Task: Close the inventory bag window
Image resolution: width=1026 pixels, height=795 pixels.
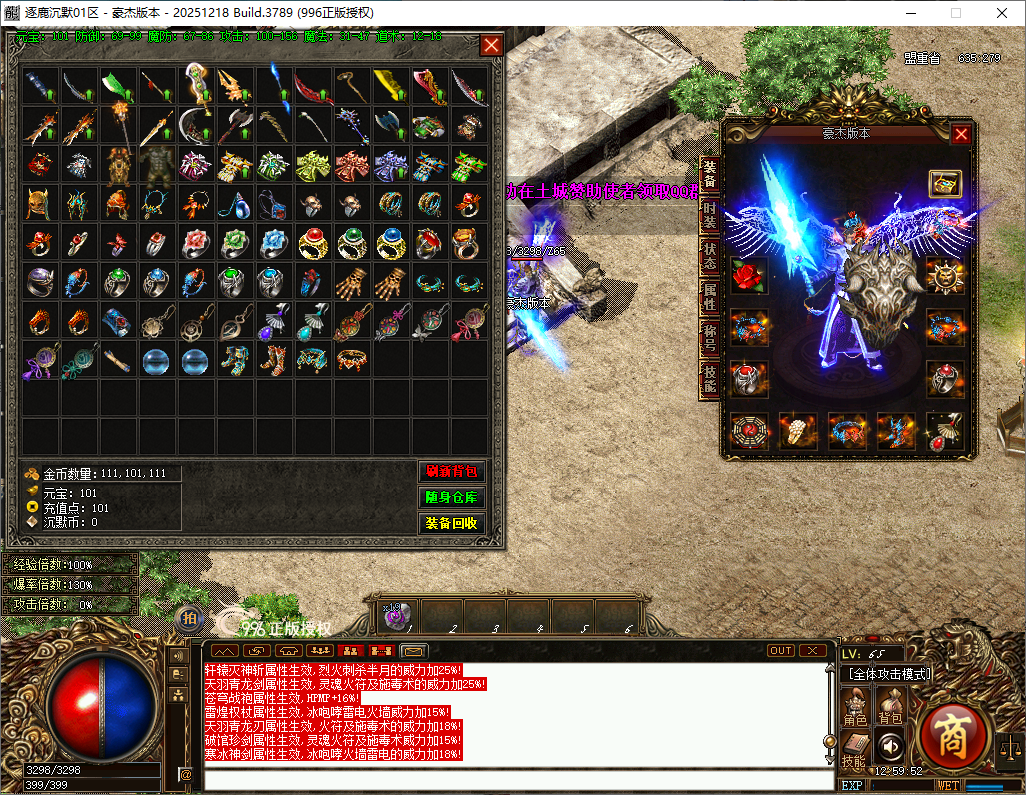Action: [491, 45]
